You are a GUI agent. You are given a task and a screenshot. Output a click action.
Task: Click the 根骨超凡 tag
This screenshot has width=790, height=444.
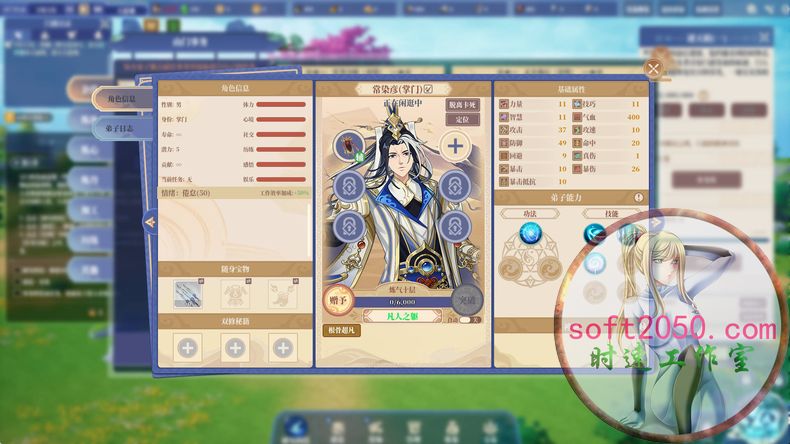tap(342, 330)
